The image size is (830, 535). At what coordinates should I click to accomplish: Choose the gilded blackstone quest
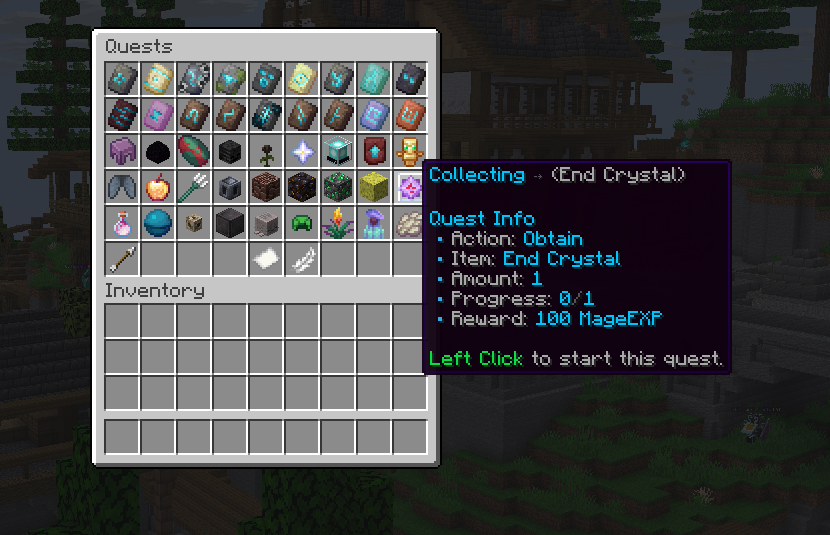tap(302, 186)
